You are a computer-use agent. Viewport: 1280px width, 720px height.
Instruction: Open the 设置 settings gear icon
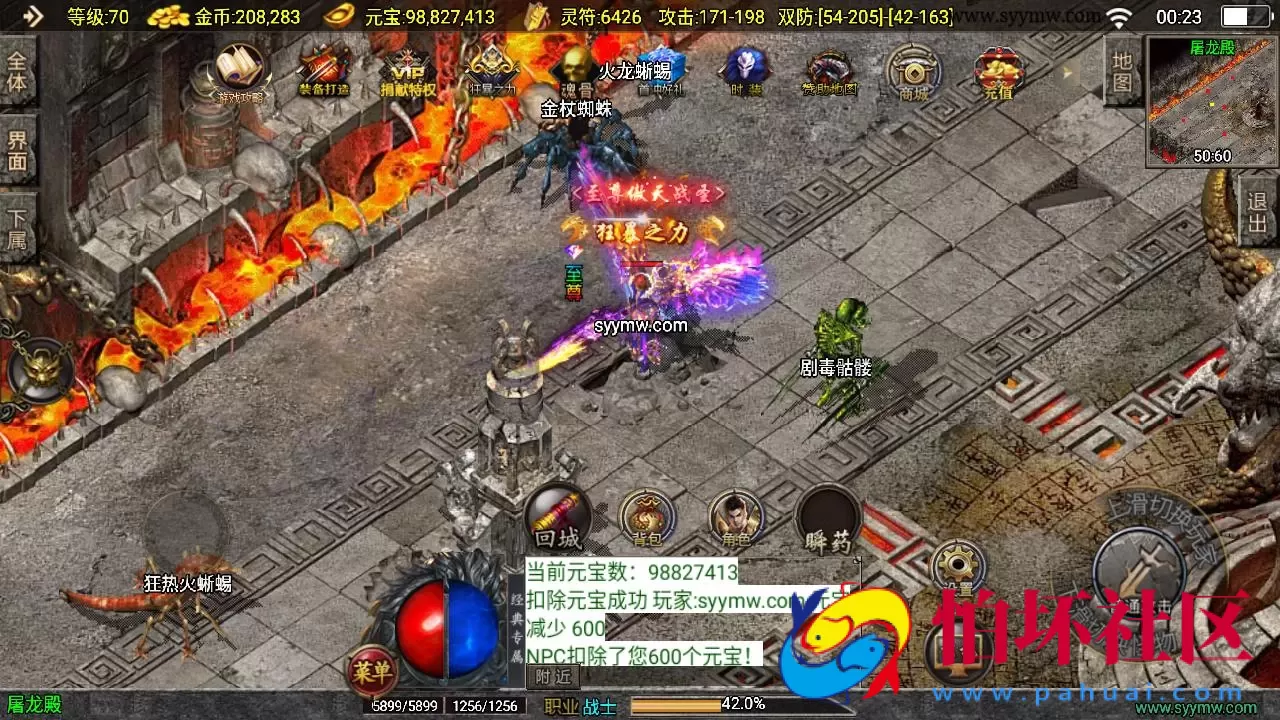(956, 564)
